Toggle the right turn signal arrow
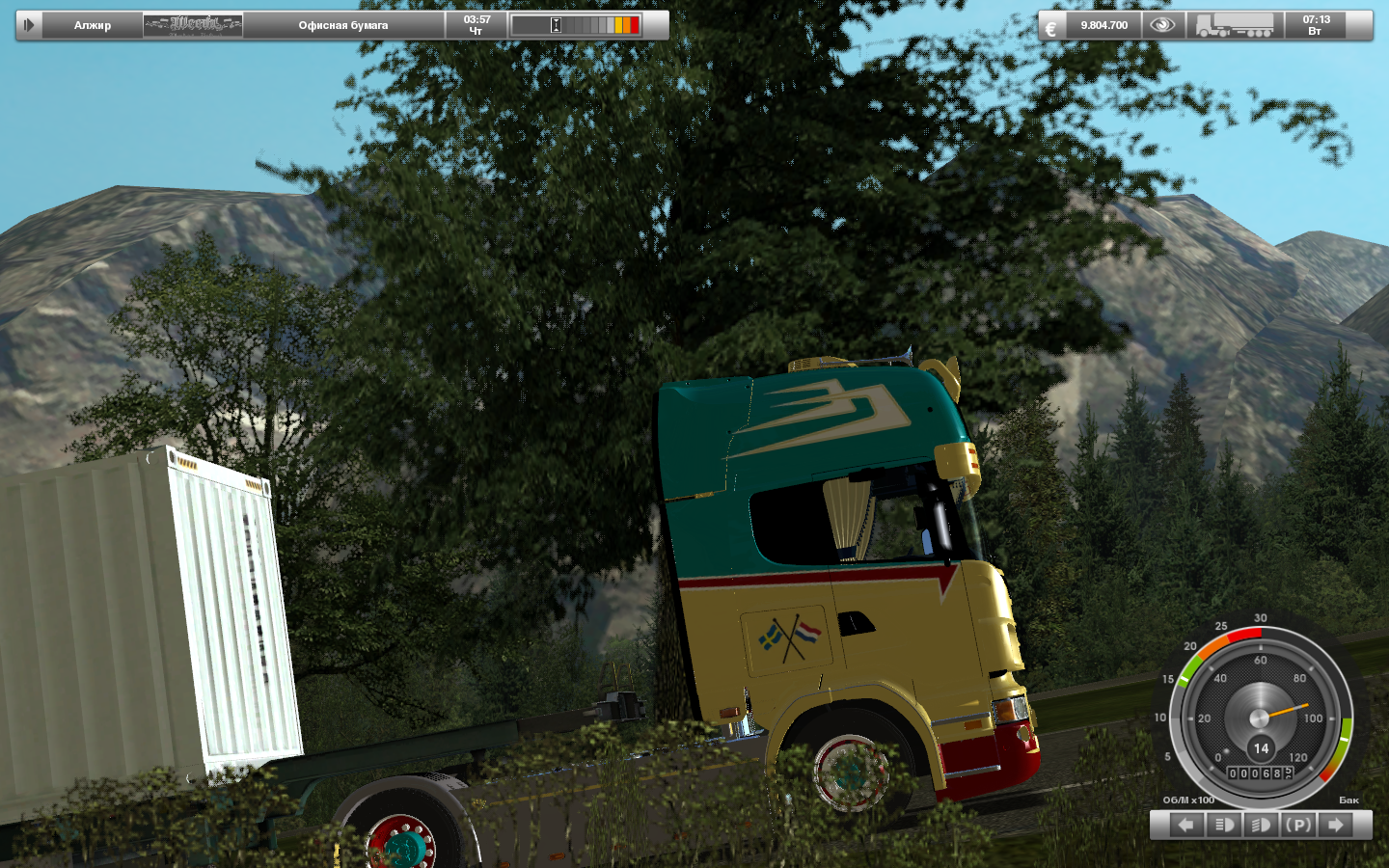This screenshot has width=1389, height=868. point(1336,825)
